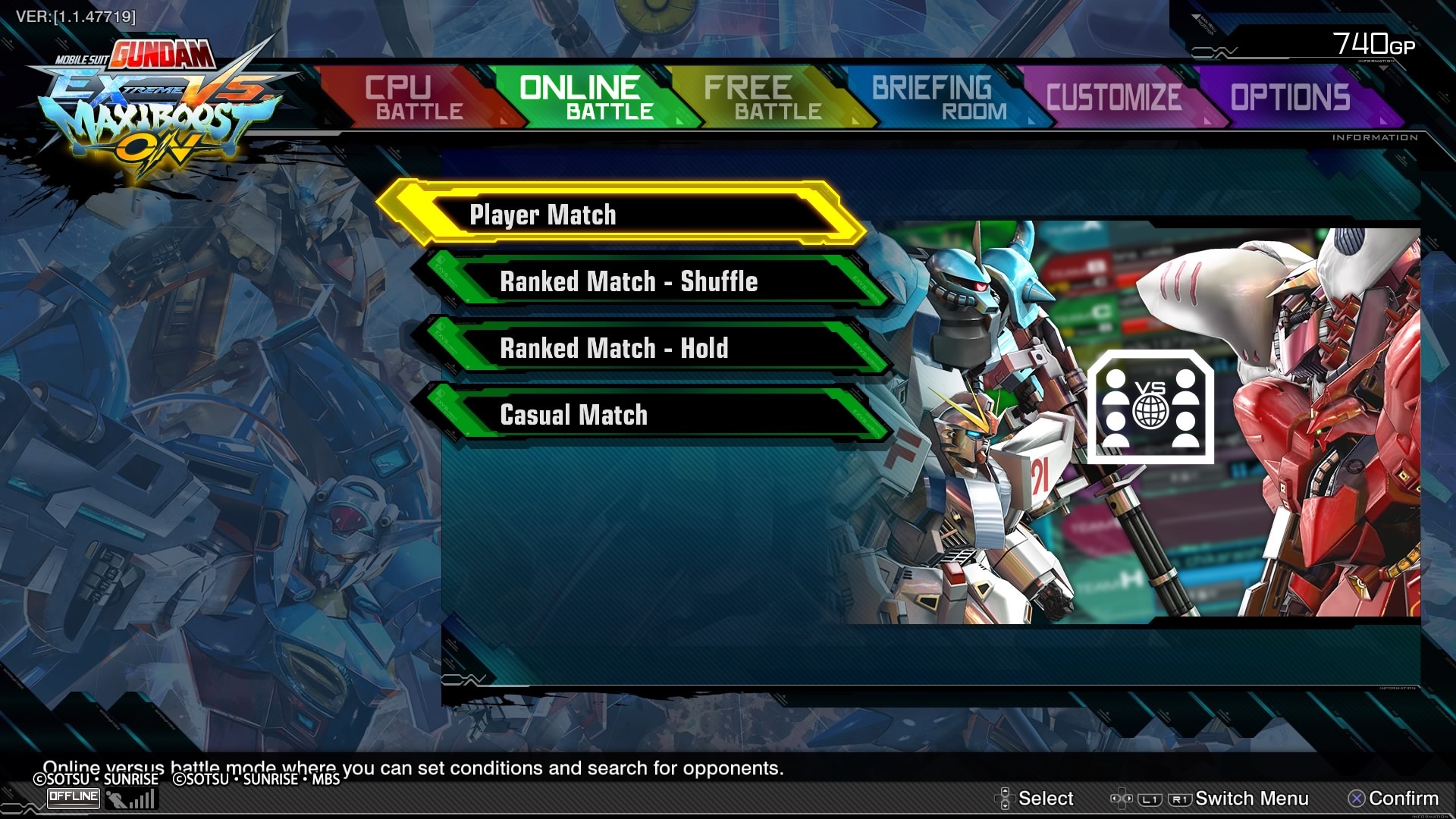The image size is (1456, 819).
Task: Open the Customize tab
Action: tap(1113, 98)
